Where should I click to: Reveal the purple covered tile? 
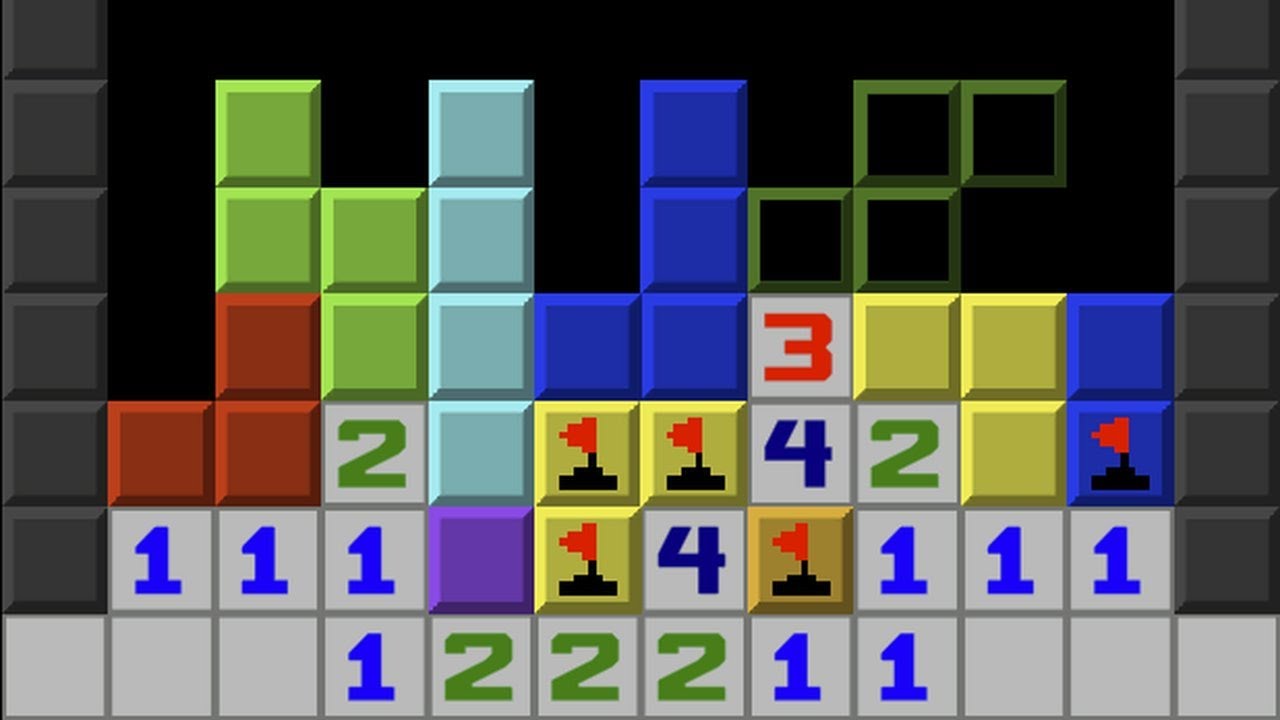click(x=480, y=559)
